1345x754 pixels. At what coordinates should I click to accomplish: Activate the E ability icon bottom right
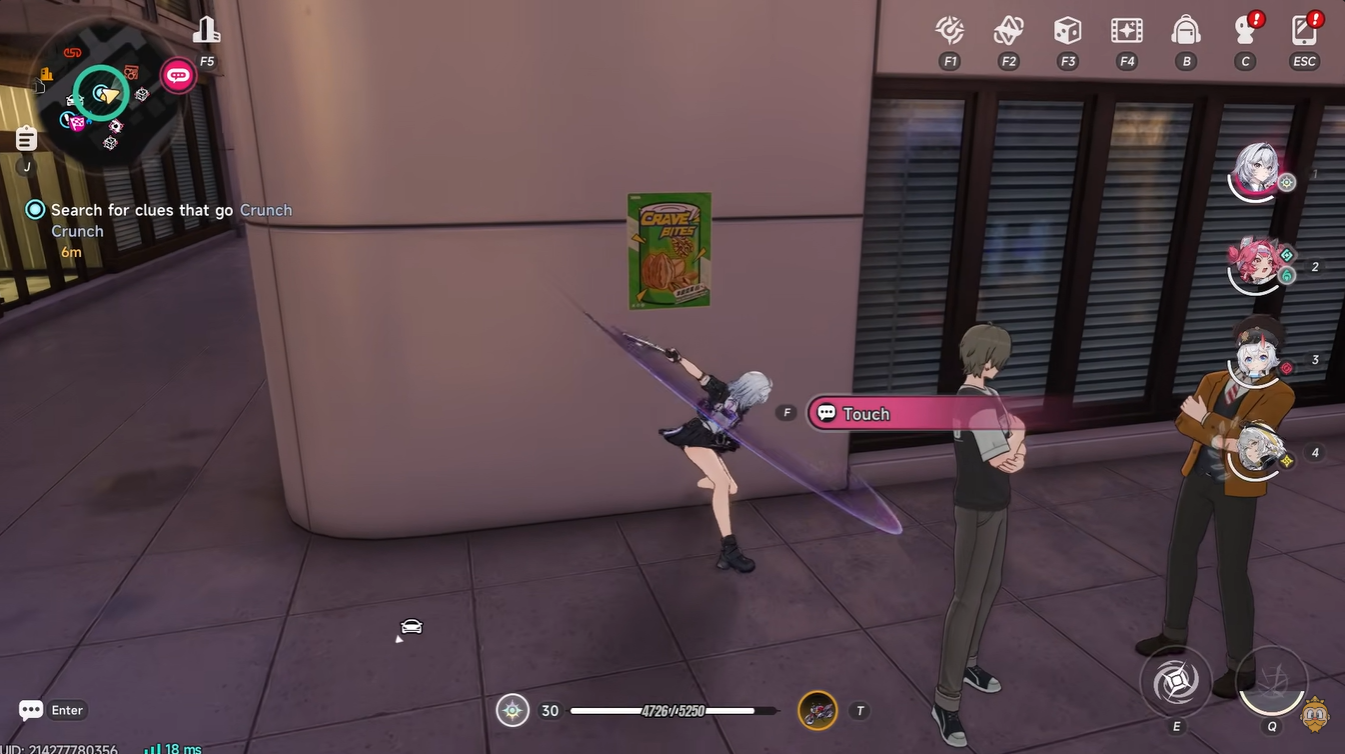(x=1176, y=681)
